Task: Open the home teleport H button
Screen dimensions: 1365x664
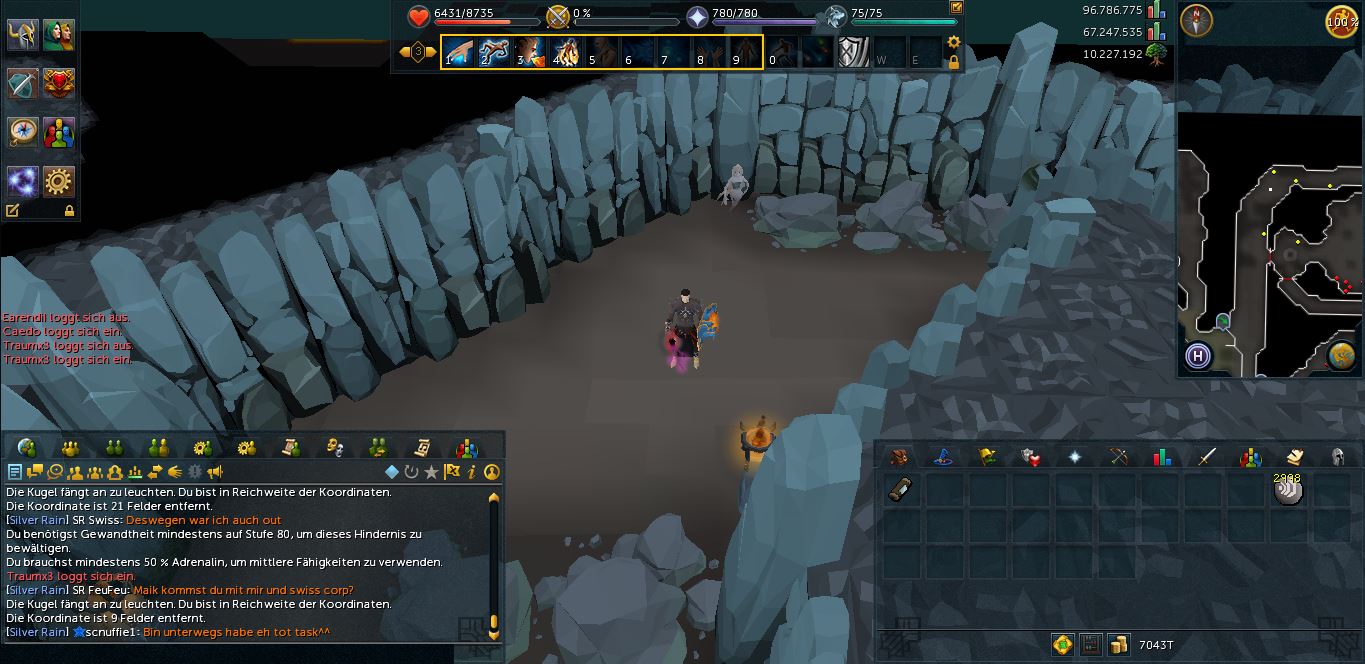Action: click(x=1197, y=356)
